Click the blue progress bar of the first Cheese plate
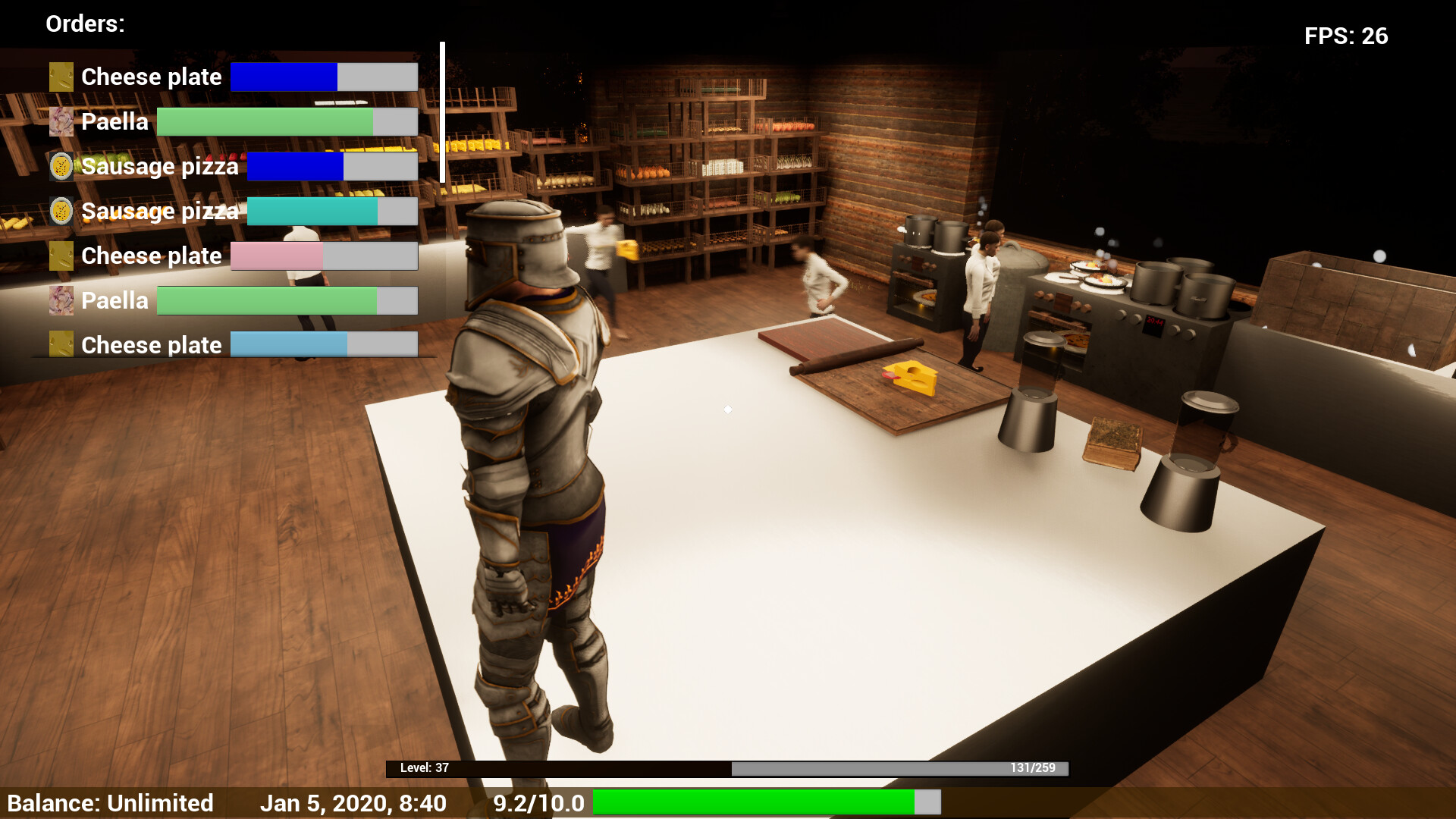 pyautogui.click(x=284, y=77)
